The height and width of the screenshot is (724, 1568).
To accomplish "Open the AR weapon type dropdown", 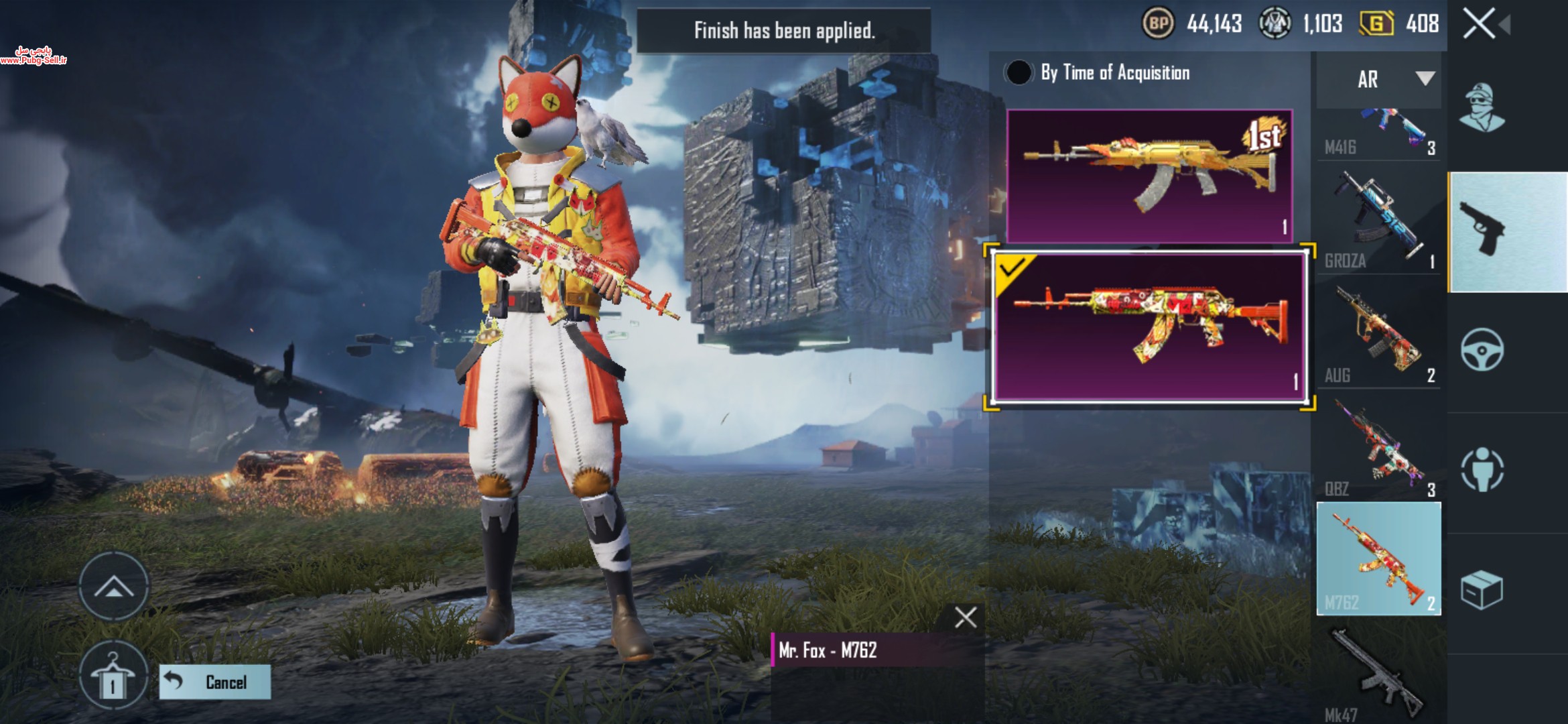I will pyautogui.click(x=1379, y=79).
